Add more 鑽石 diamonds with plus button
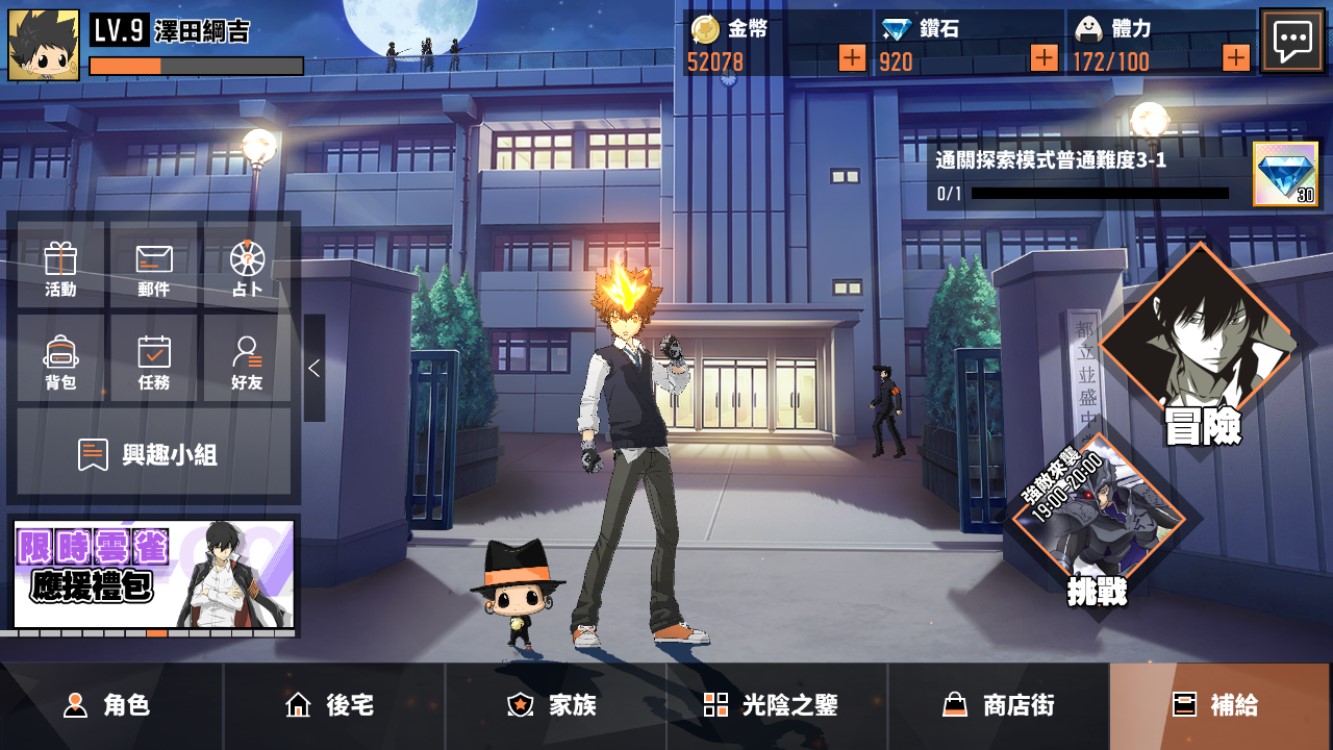 (1044, 58)
